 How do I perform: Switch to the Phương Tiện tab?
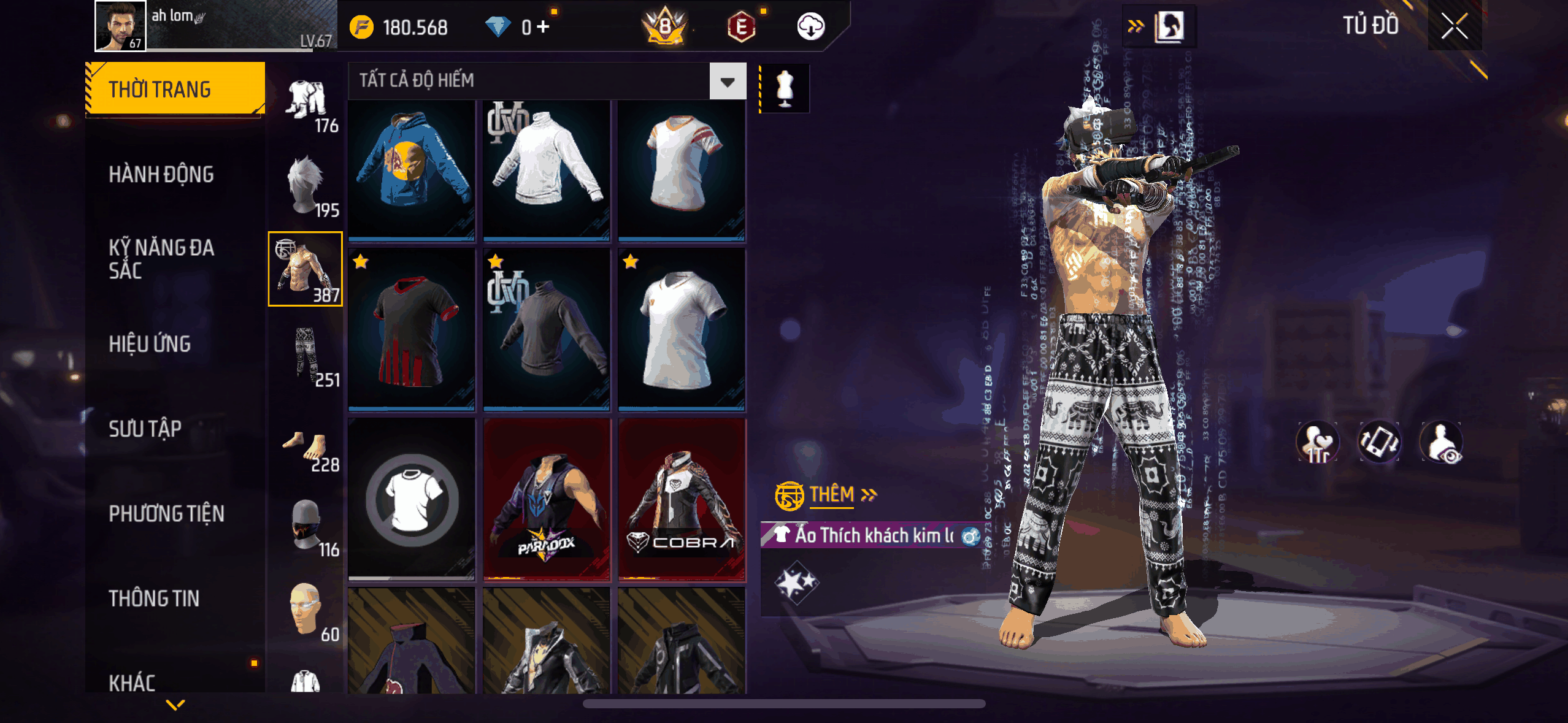coord(166,513)
